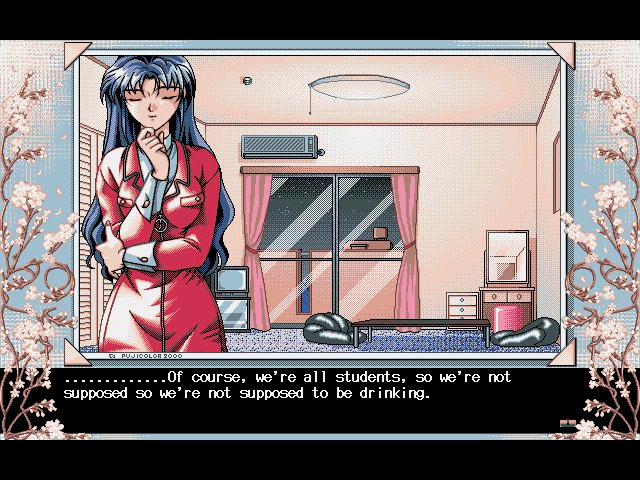Click the small text-advance indicator icon
This screenshot has height=480, width=640.
point(569,425)
